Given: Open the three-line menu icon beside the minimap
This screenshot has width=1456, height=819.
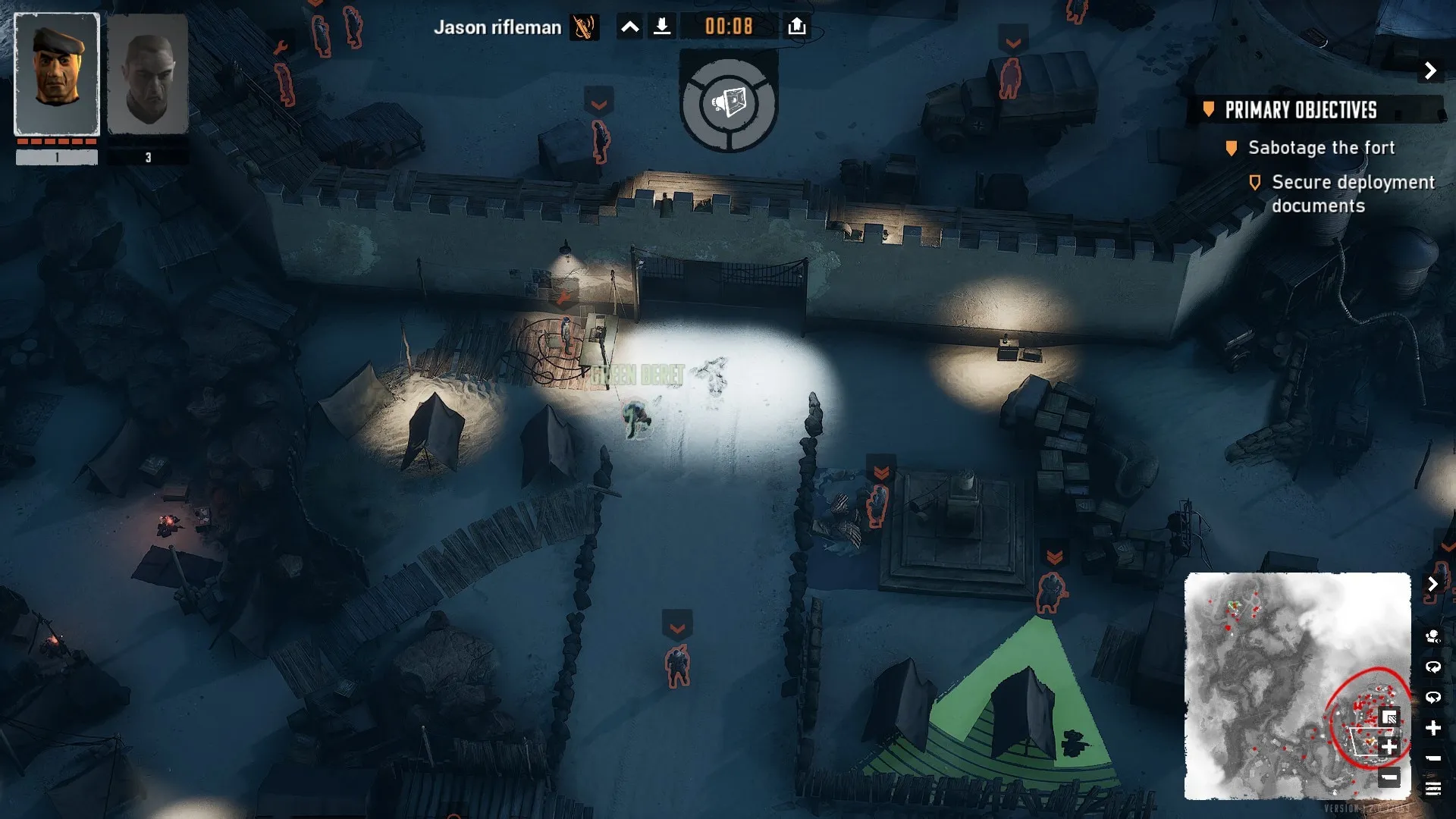Looking at the screenshot, I should click(1432, 789).
